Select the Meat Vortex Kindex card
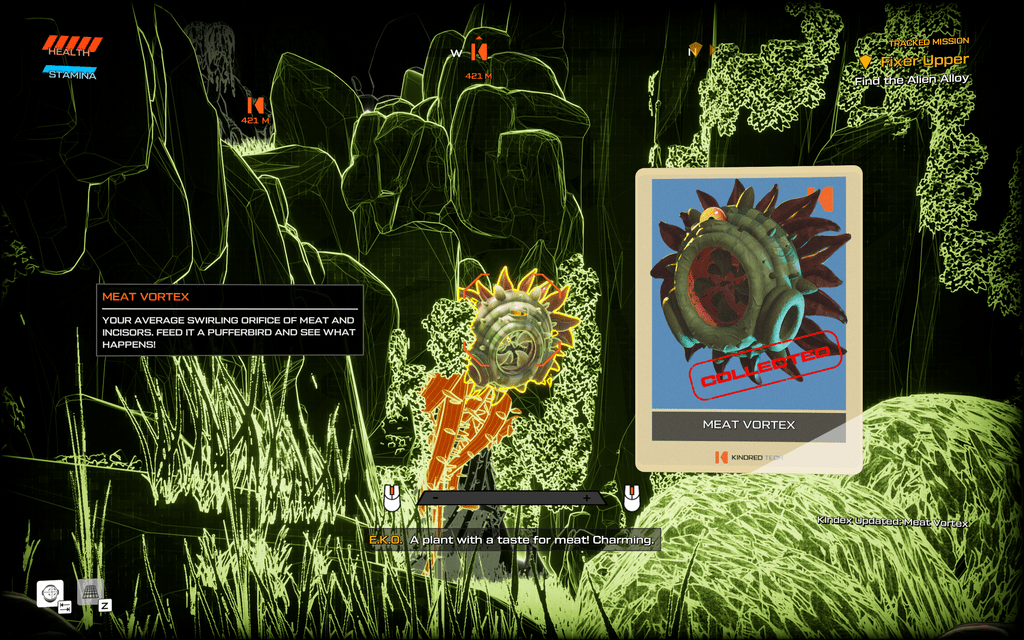 (x=748, y=318)
